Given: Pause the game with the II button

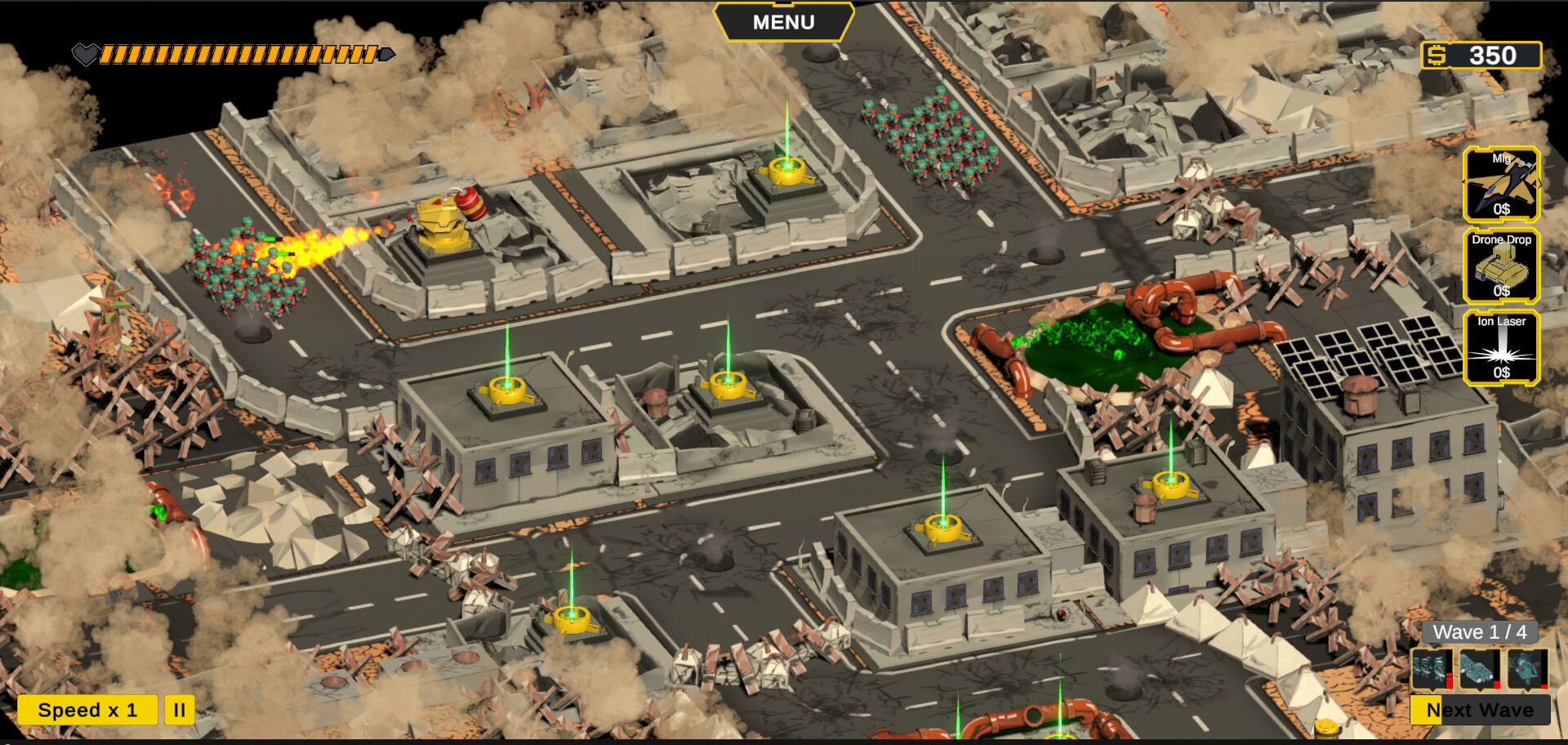Looking at the screenshot, I should (180, 710).
